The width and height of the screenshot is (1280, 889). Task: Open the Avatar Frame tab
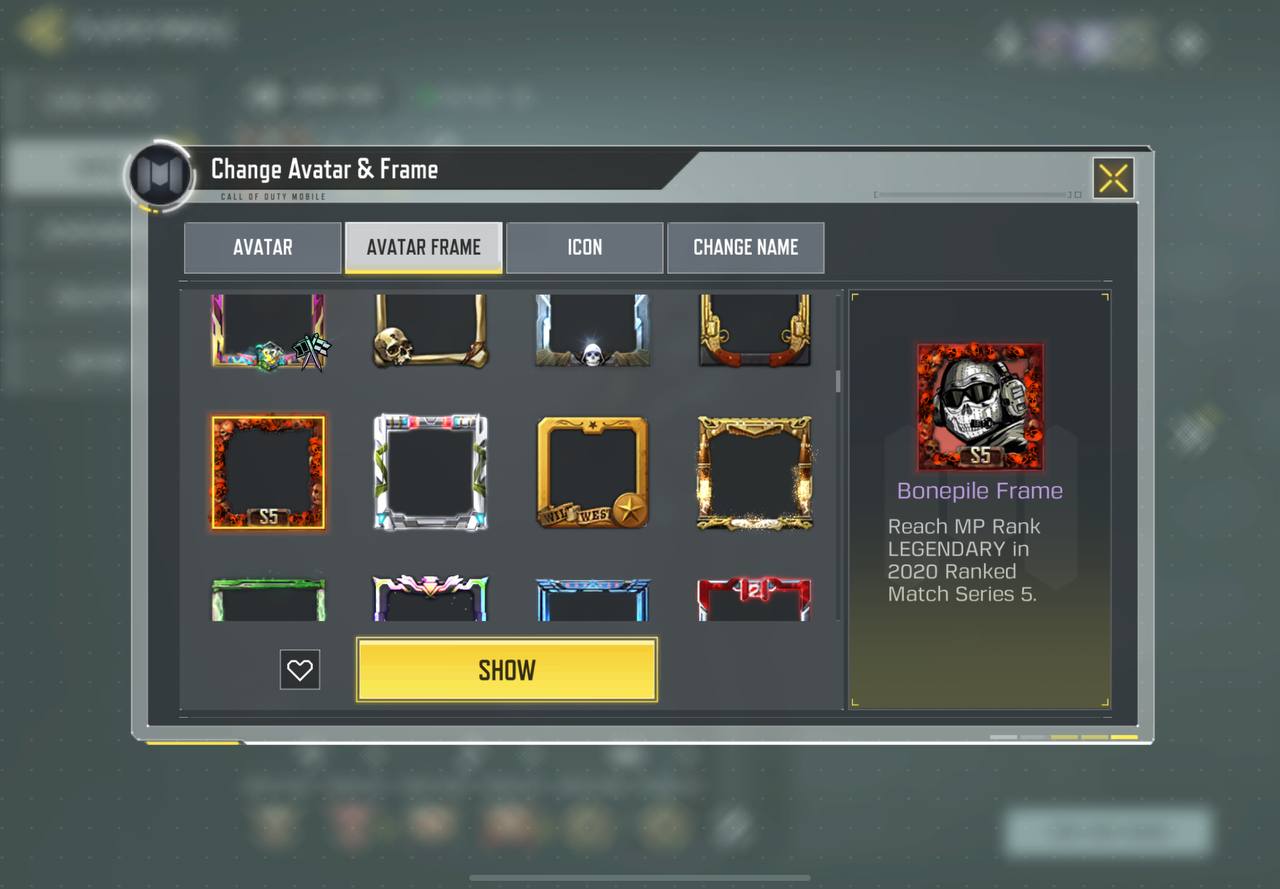pyautogui.click(x=423, y=247)
